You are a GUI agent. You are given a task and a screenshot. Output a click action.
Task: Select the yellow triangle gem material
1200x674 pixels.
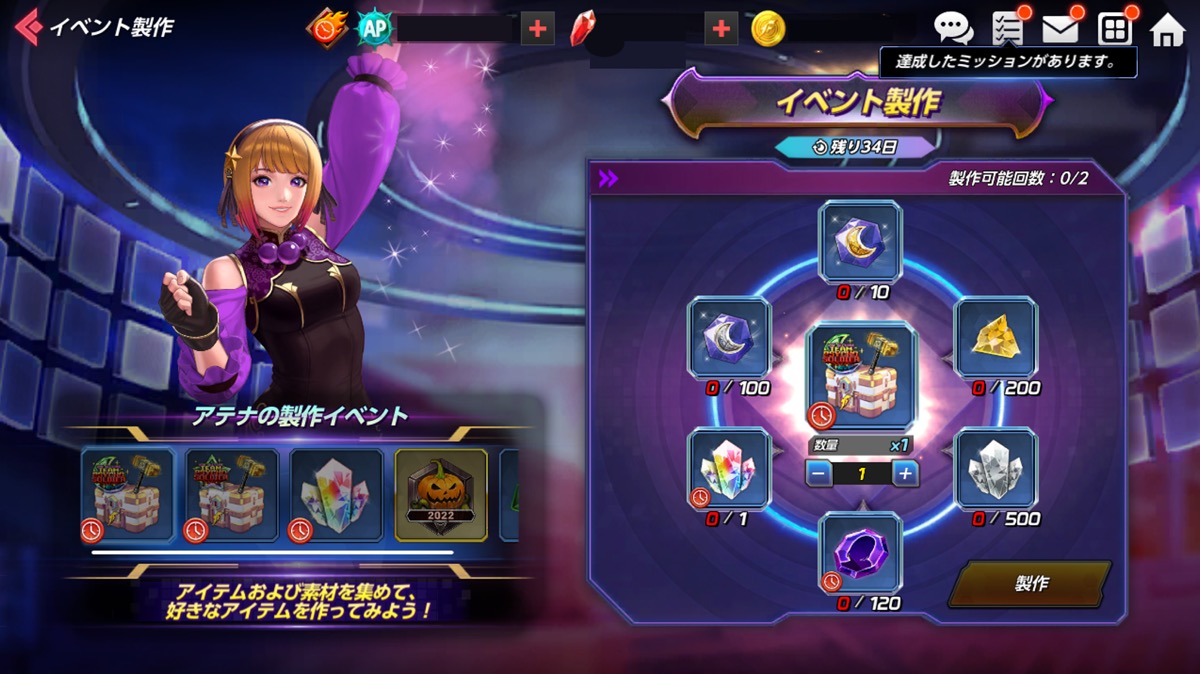pos(995,338)
